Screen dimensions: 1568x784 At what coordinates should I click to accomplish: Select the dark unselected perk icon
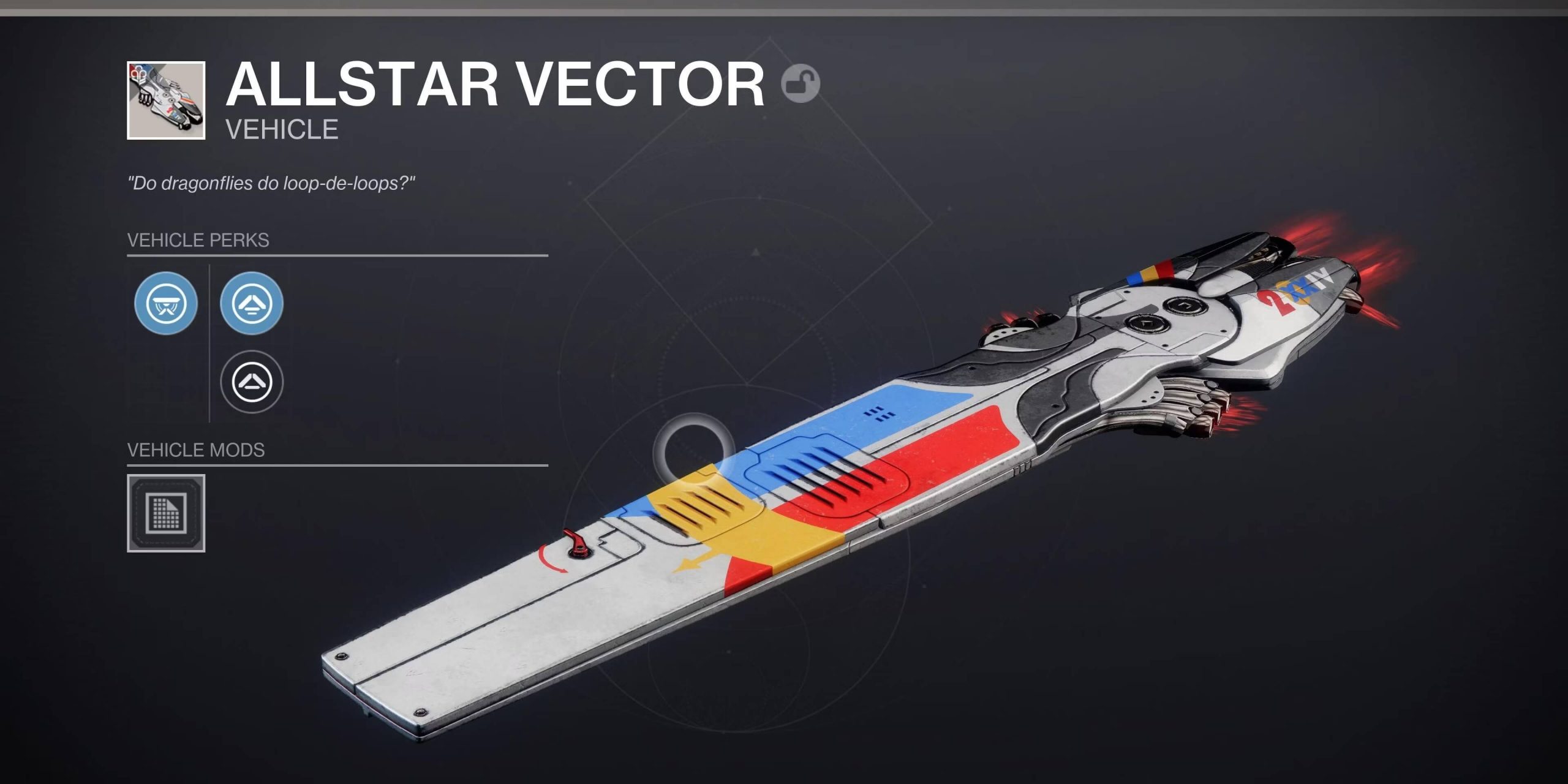point(252,382)
